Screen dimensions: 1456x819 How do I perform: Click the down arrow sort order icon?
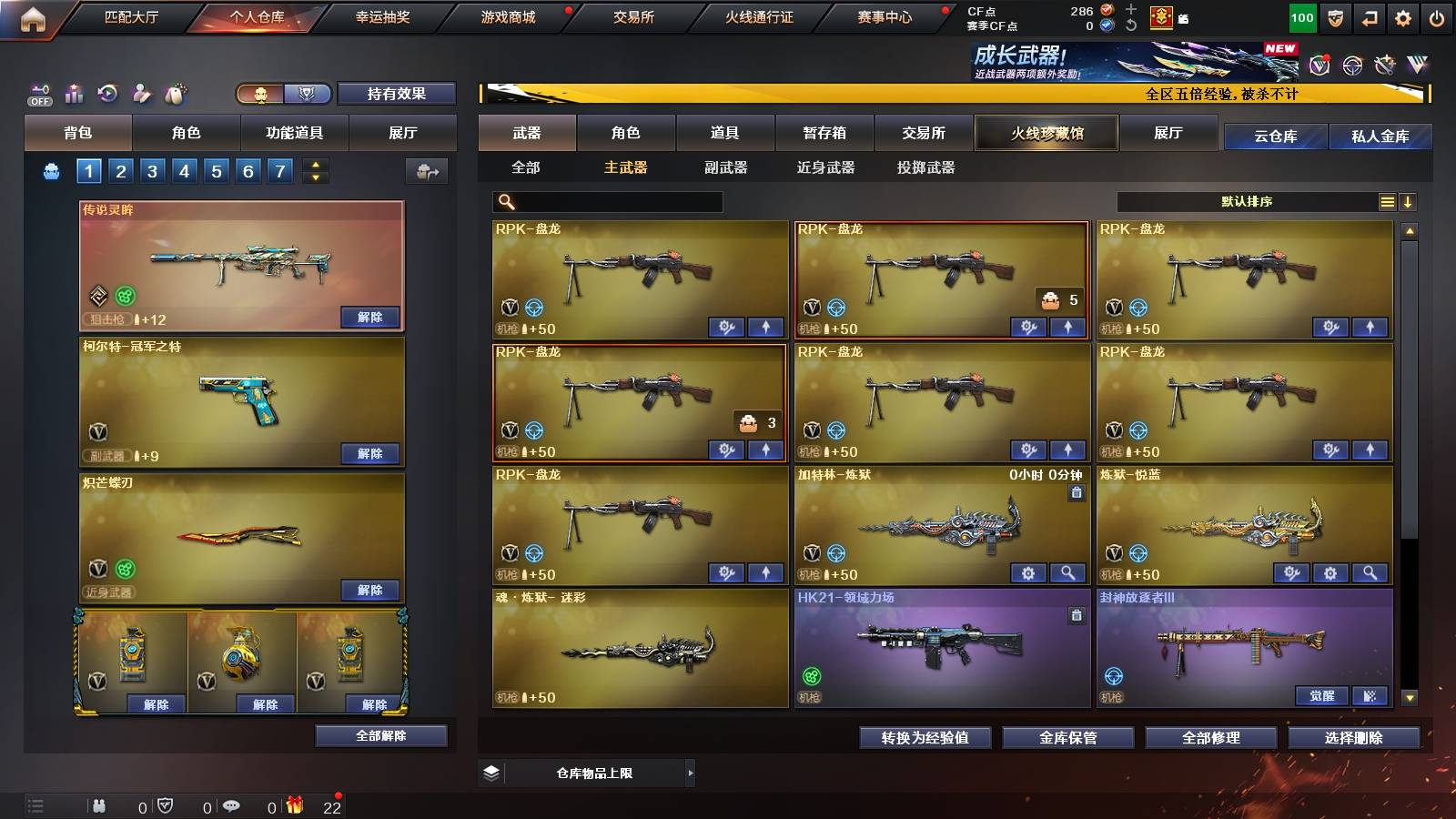click(x=1407, y=202)
